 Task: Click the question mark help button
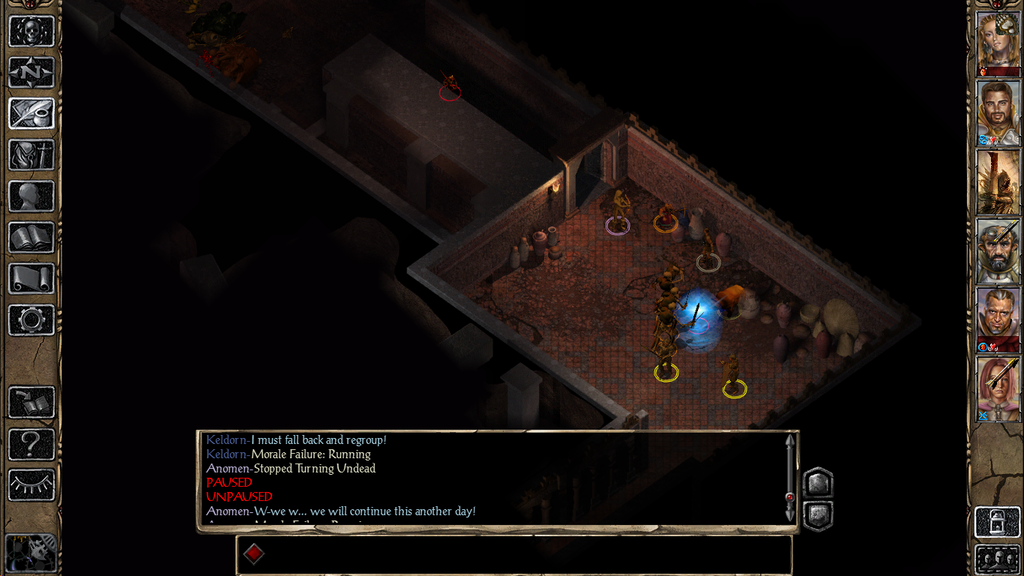pos(31,443)
